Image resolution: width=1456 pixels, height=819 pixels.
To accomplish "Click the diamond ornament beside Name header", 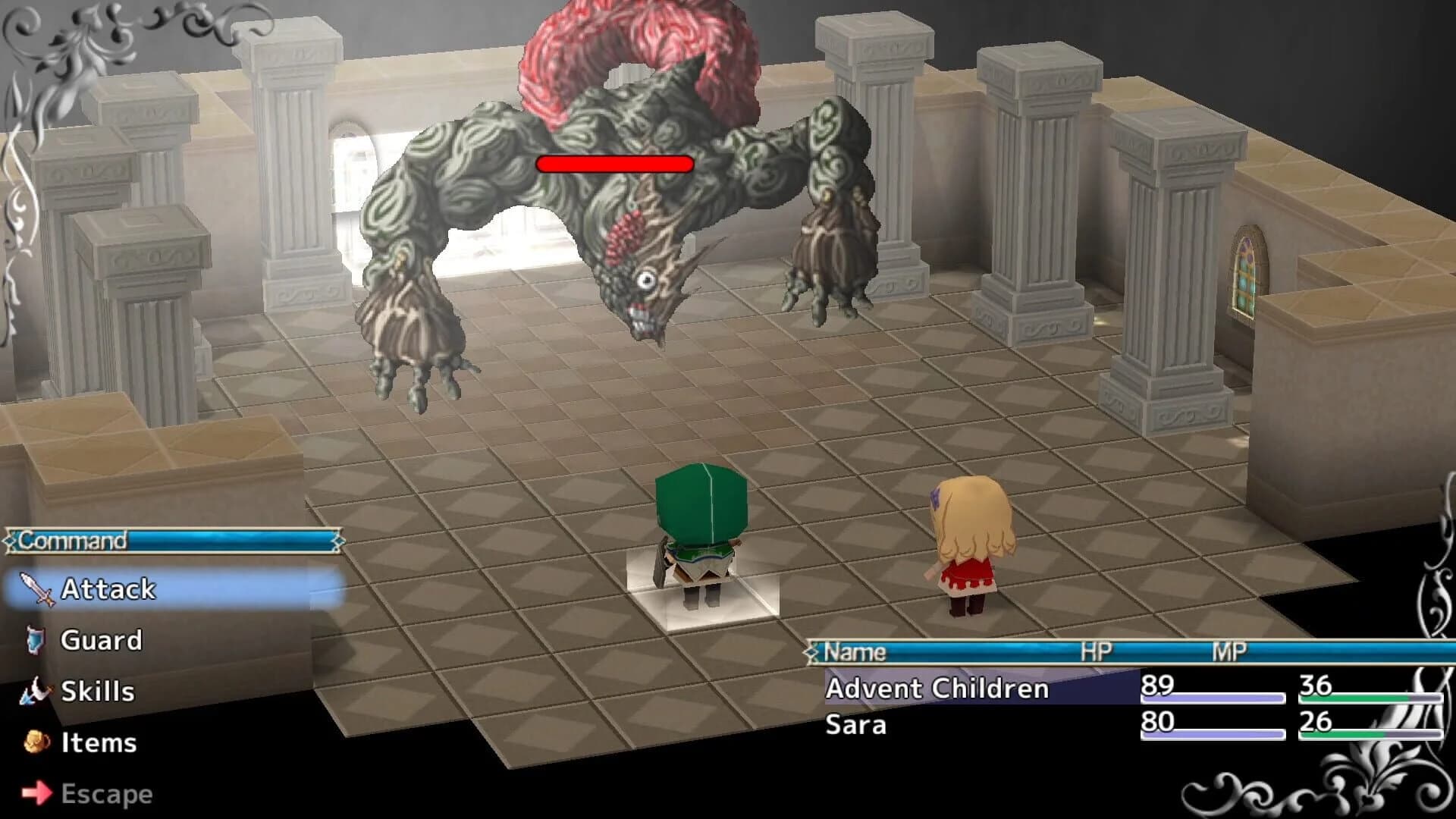I will point(813,651).
